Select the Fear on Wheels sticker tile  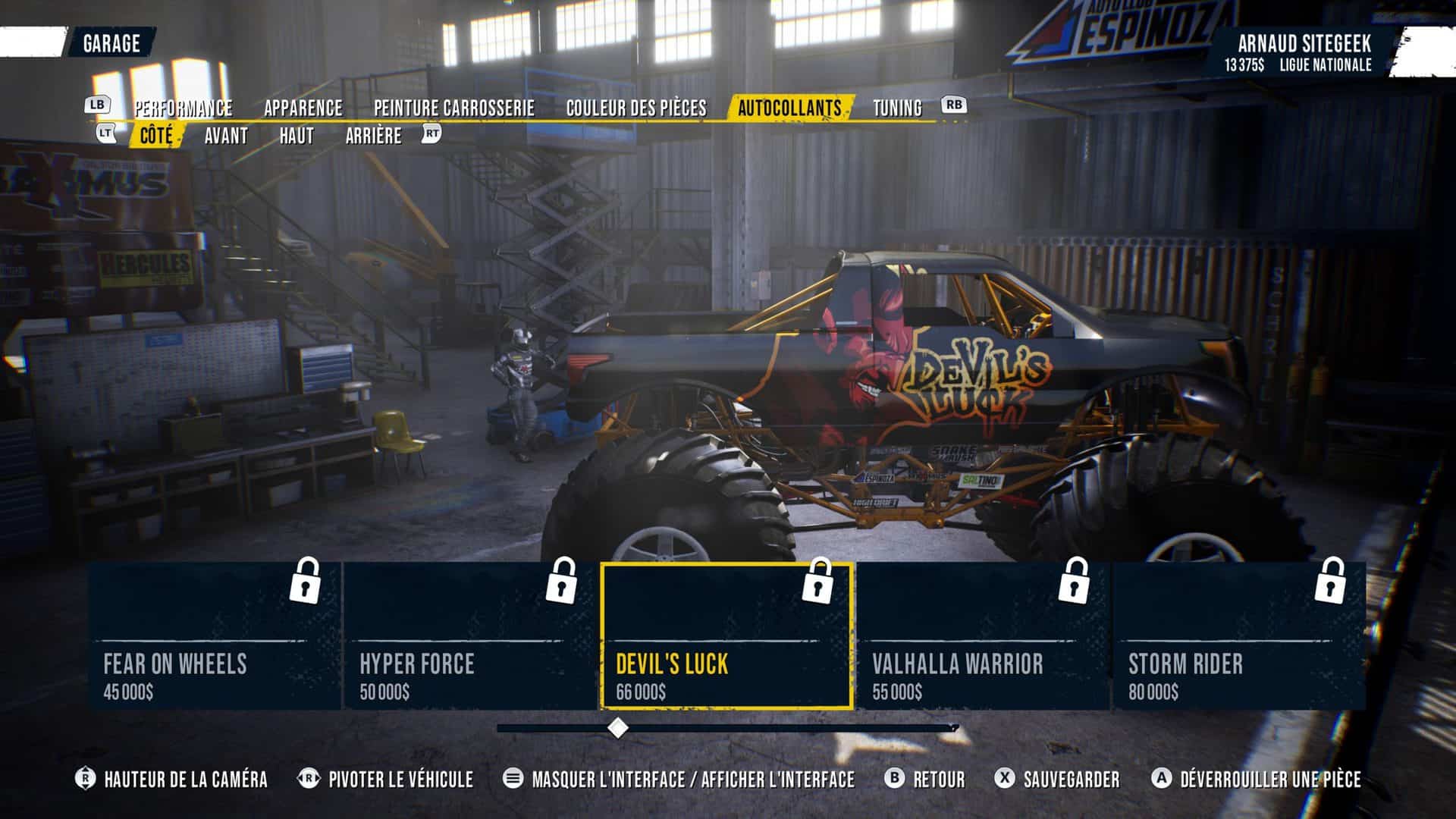click(x=215, y=635)
